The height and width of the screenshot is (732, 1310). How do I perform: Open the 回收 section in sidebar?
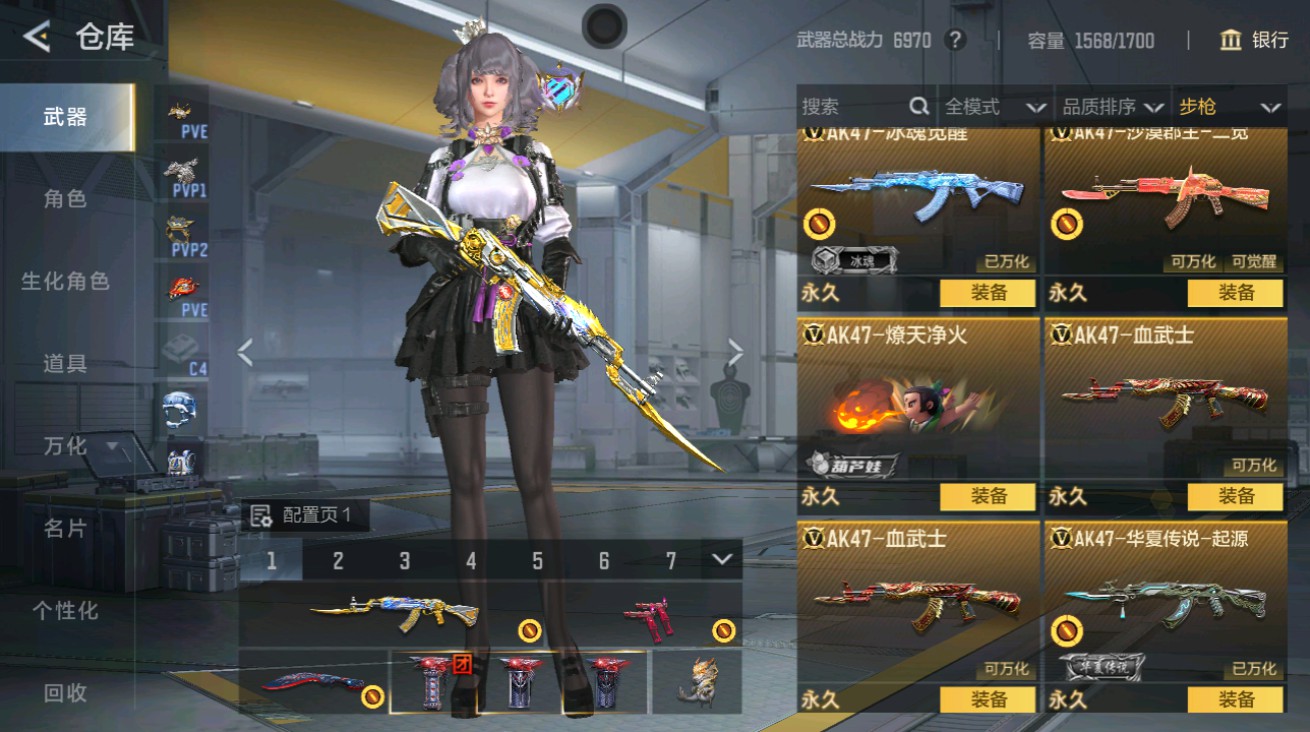coord(63,692)
